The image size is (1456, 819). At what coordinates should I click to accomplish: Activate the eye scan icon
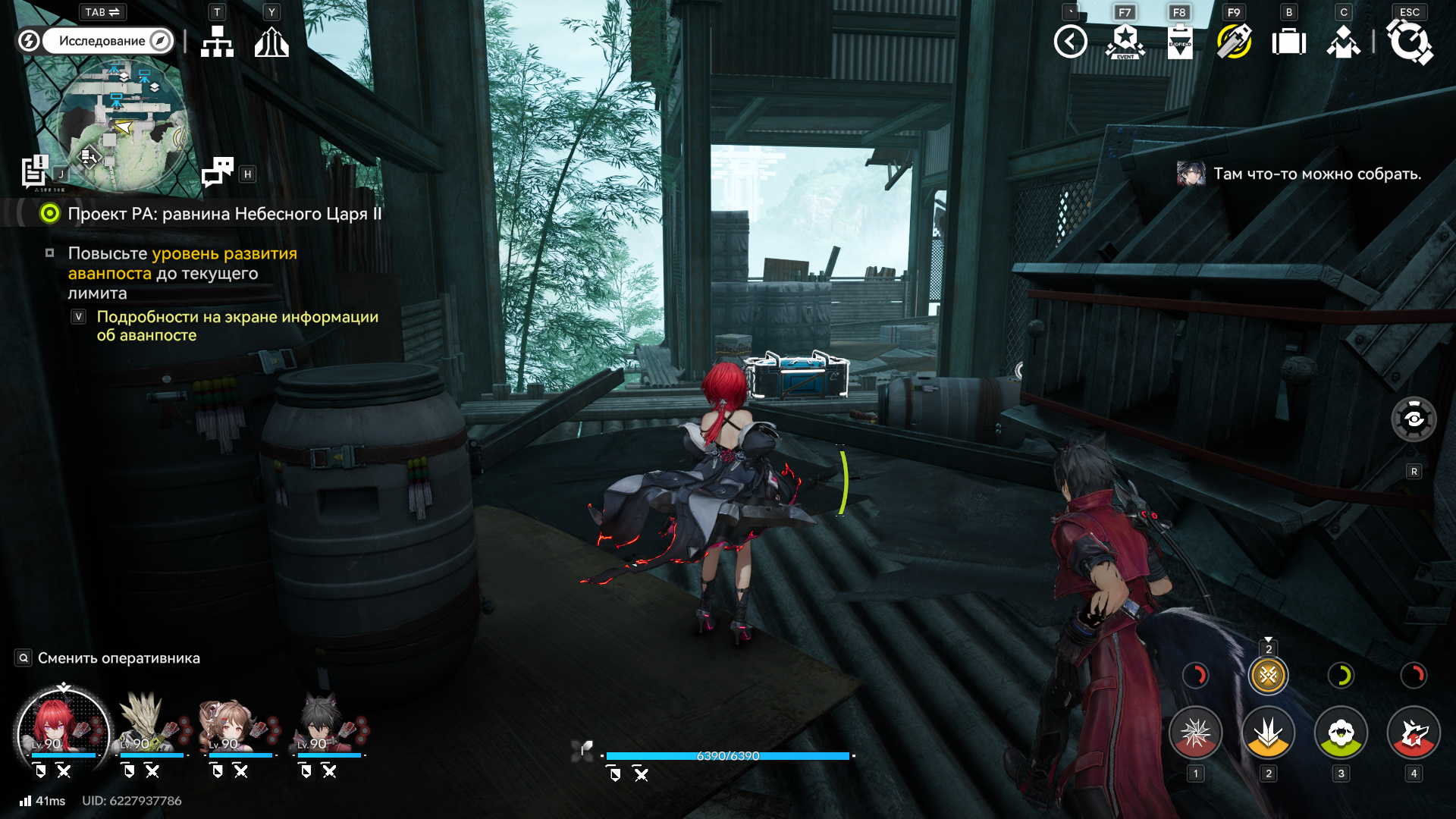[1414, 419]
